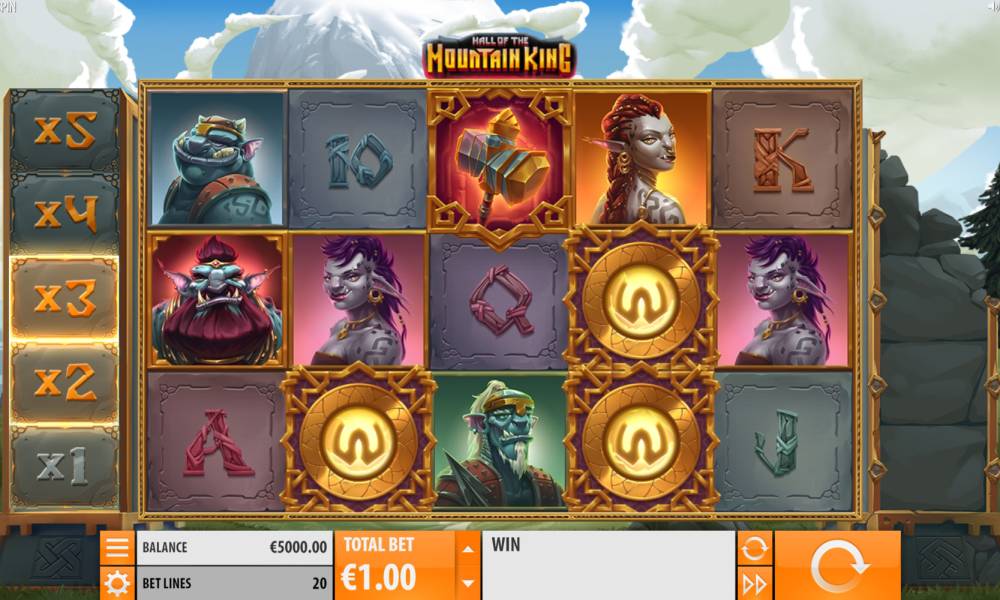Image resolution: width=1000 pixels, height=600 pixels.
Task: Decrease total bet with the down arrow
Action: point(467,582)
